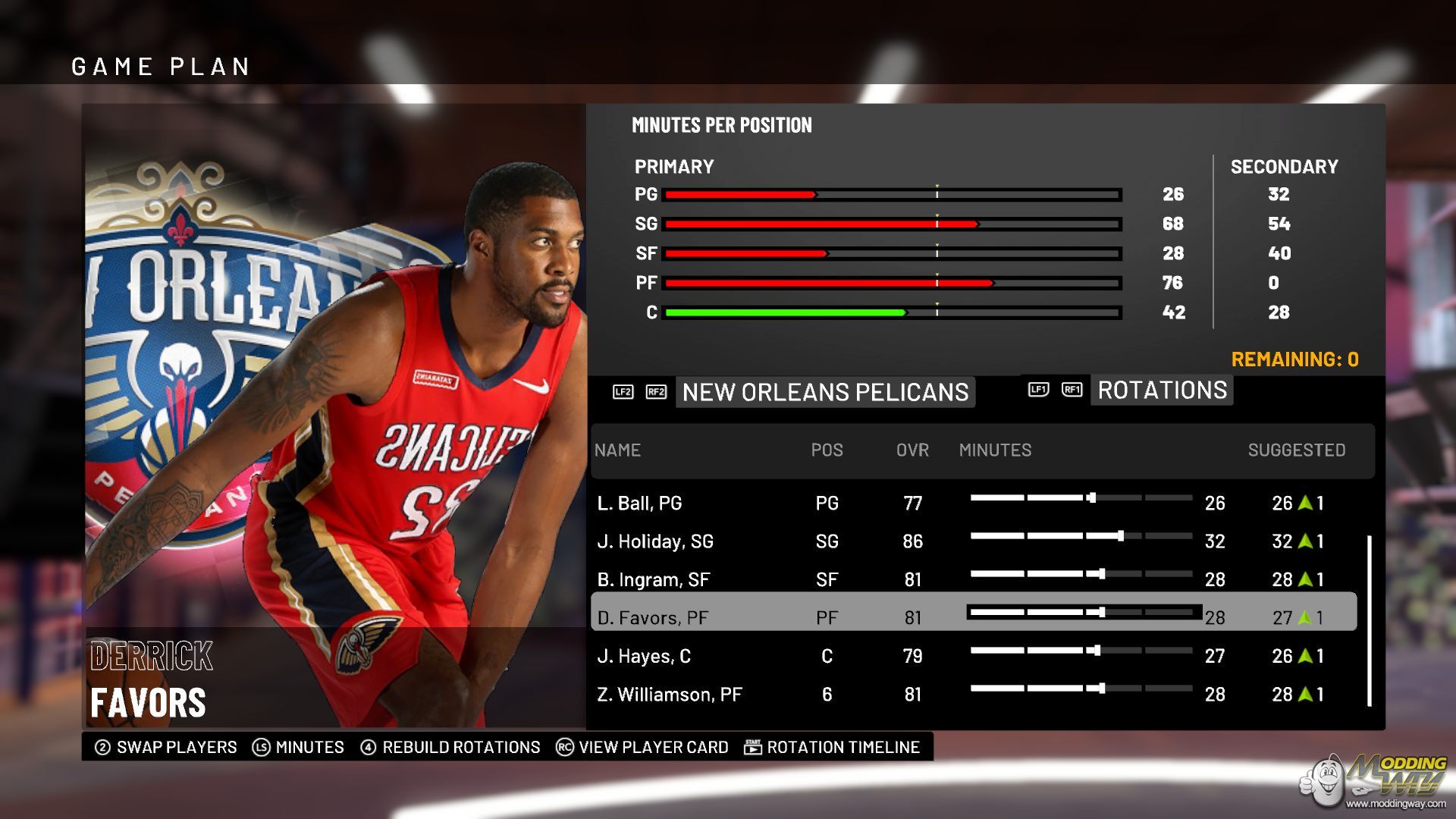
Task: Open the Rotations tab
Action: point(1162,391)
